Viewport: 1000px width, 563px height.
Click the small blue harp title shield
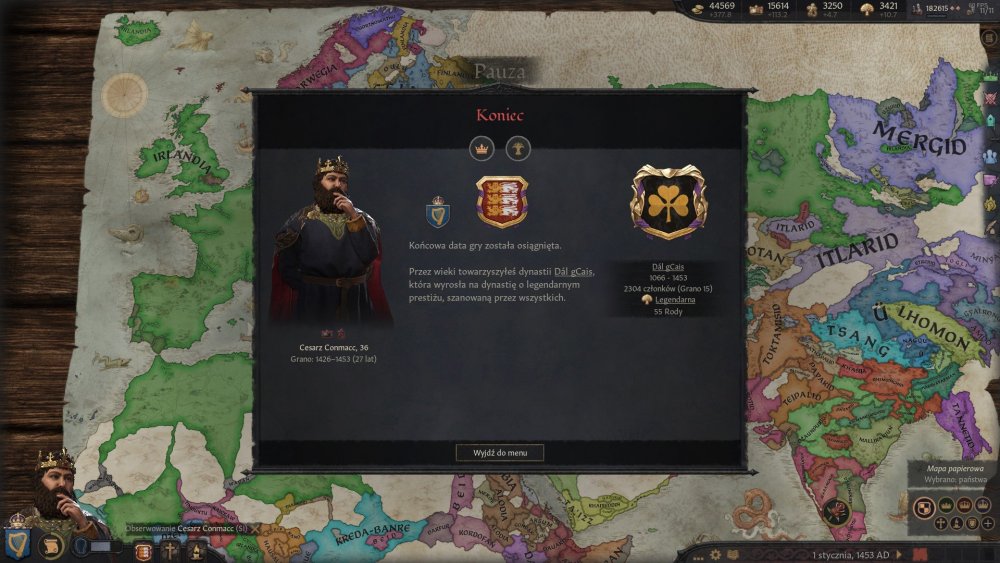pyautogui.click(x=438, y=209)
